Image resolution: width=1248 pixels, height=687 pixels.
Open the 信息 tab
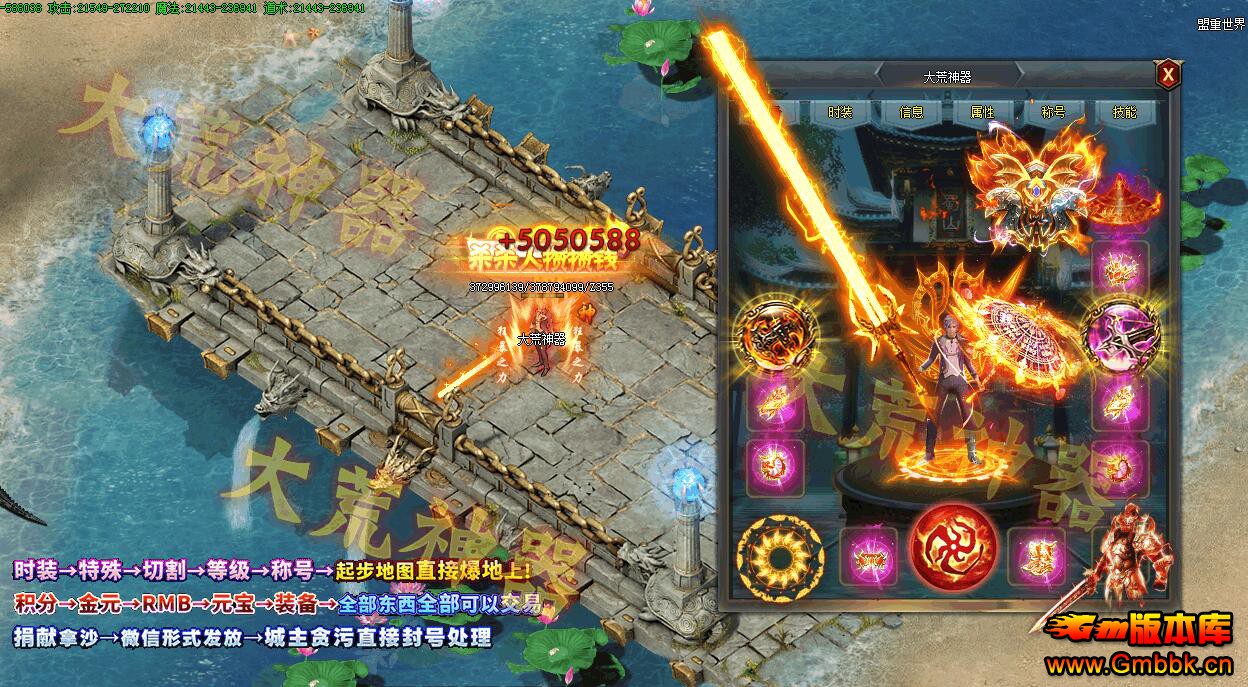[x=911, y=112]
